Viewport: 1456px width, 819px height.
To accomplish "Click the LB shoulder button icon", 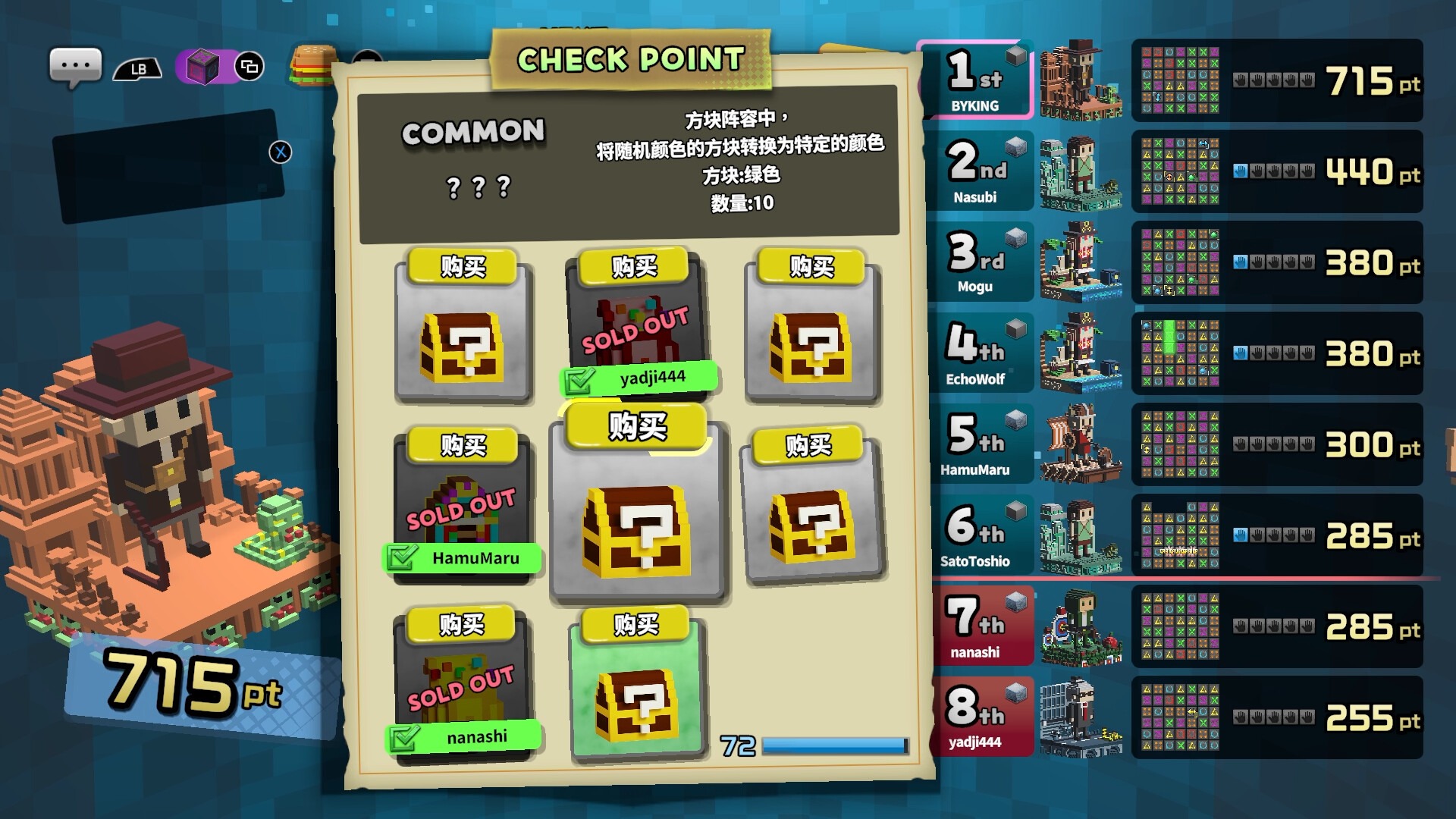I will 138,68.
